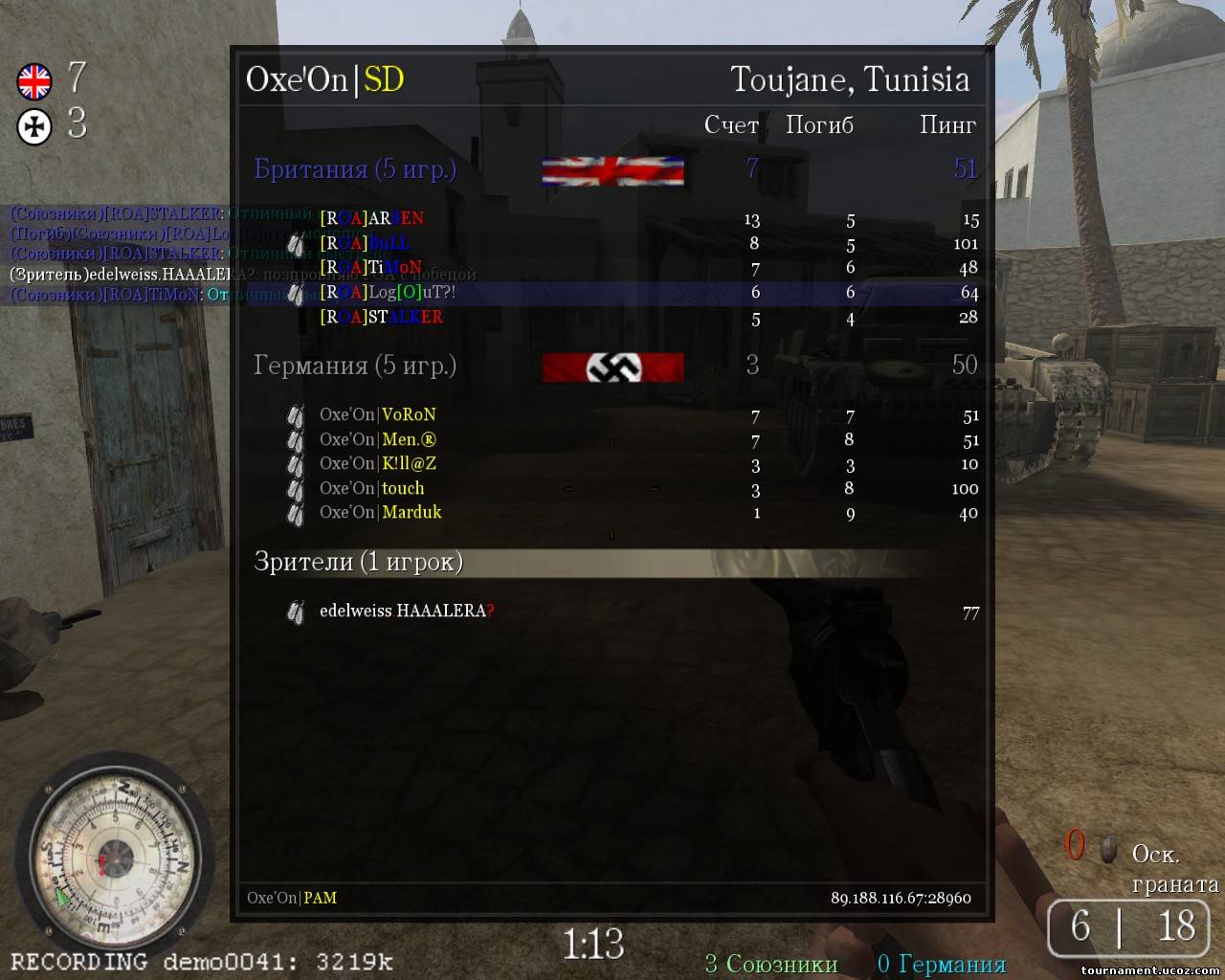Click the Британия team header
This screenshot has height=980, width=1225.
tap(354, 169)
